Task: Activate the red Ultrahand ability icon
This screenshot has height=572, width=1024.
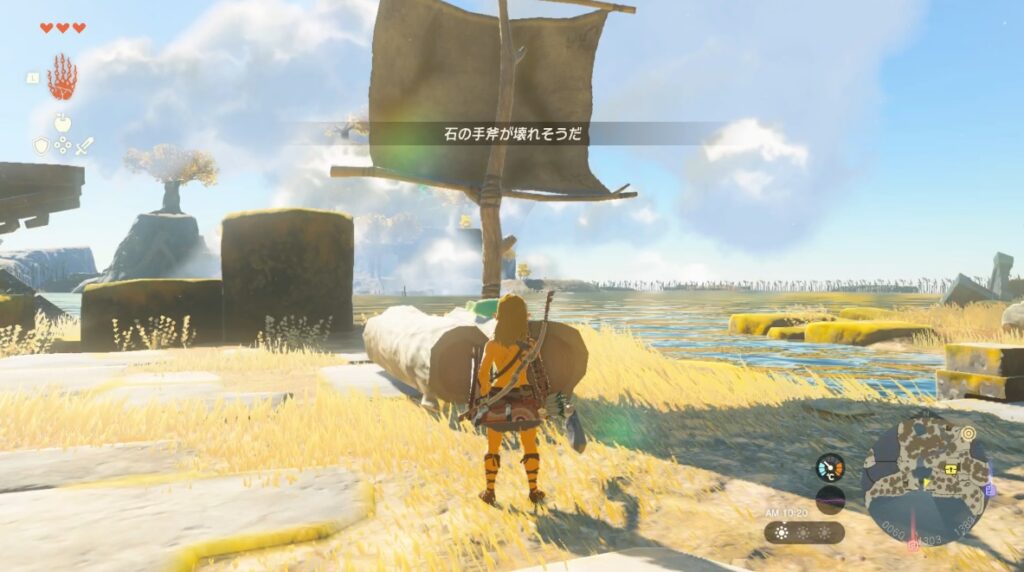Action: tap(62, 77)
